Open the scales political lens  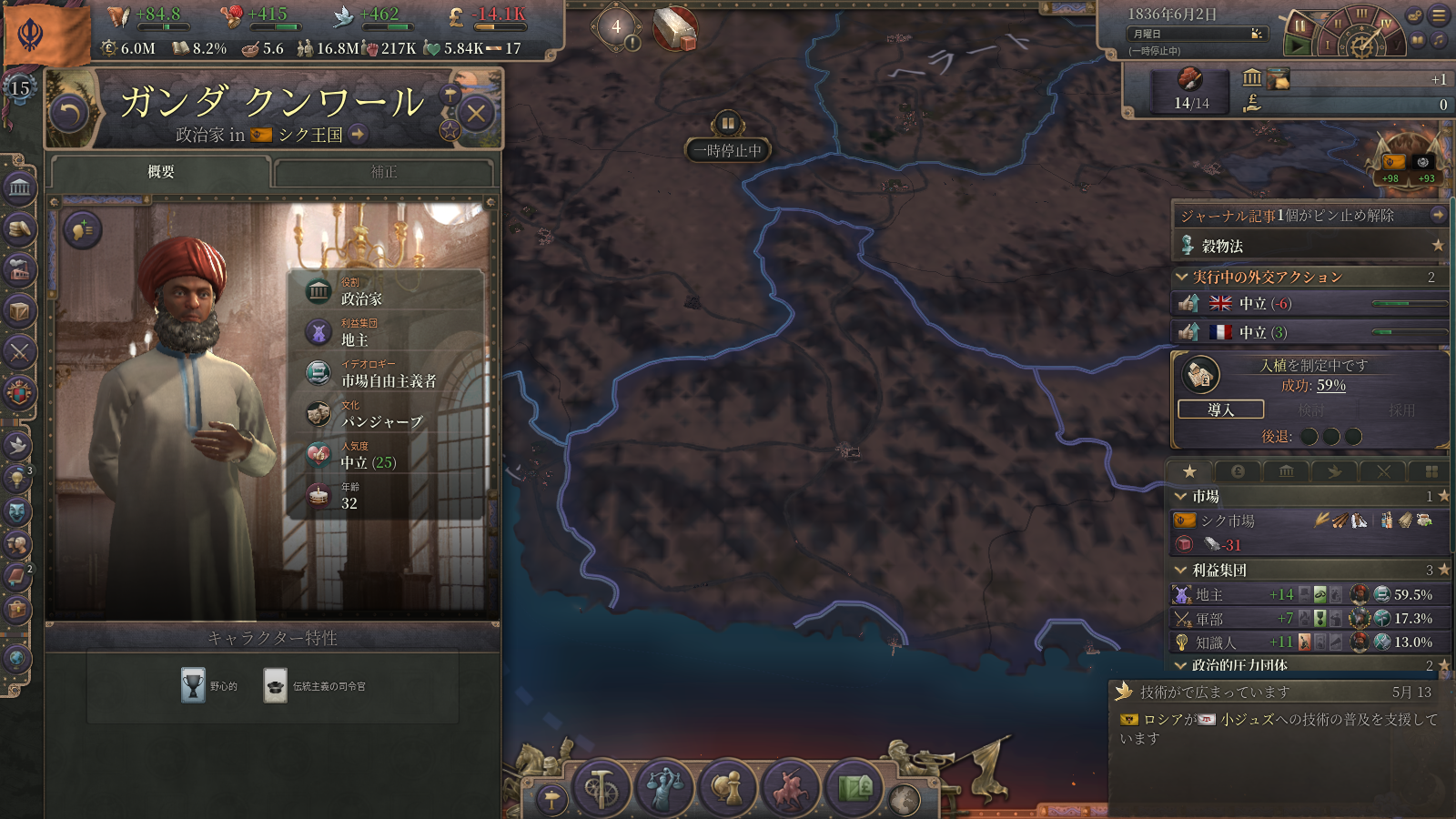coord(664,787)
